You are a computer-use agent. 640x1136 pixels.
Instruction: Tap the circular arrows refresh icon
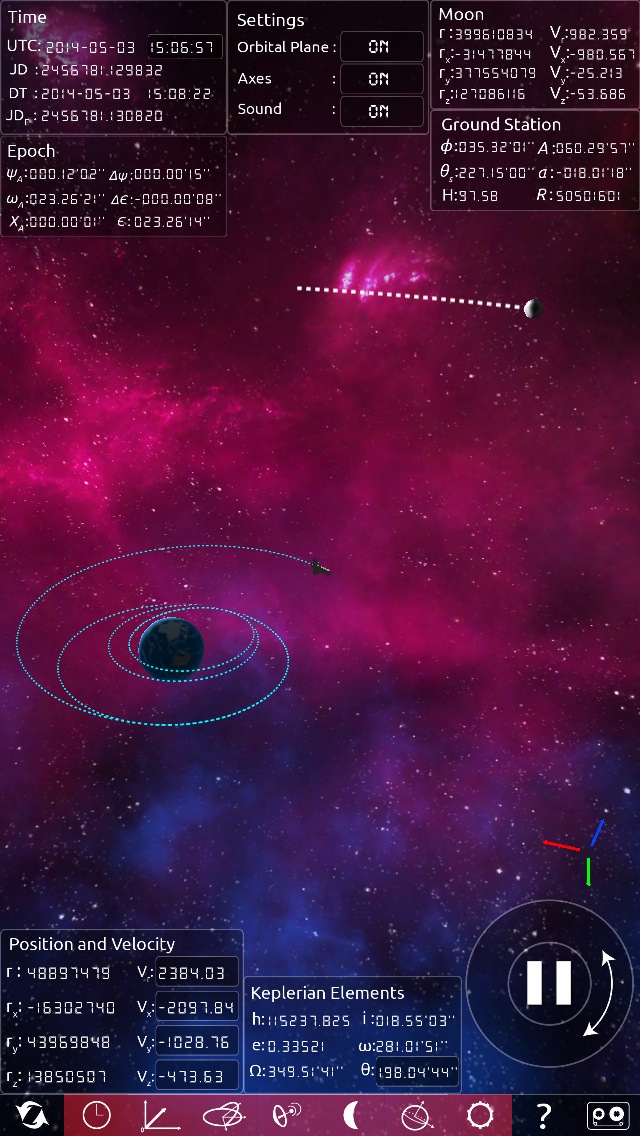click(32, 1115)
